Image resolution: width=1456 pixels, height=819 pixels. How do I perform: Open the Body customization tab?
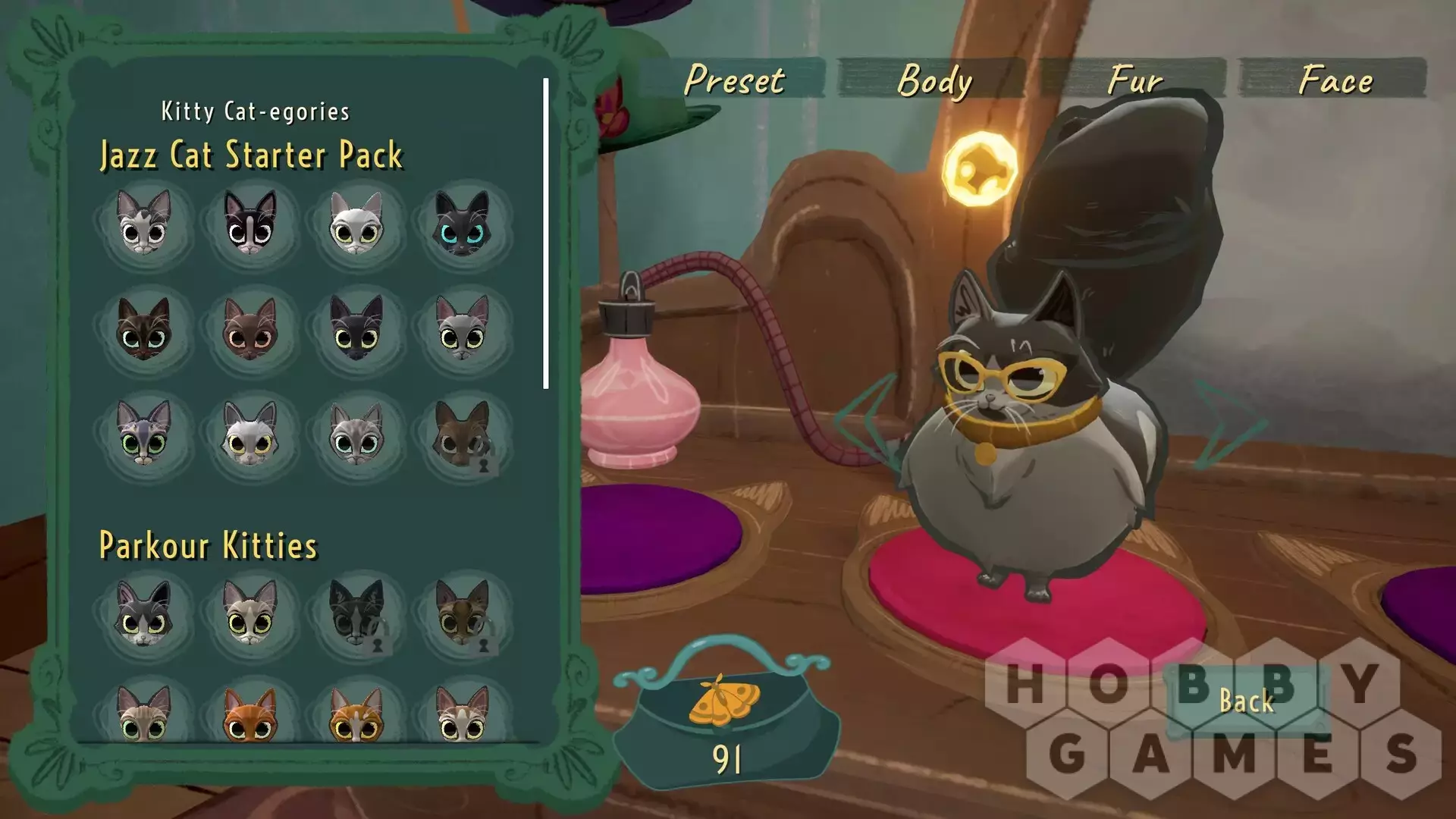[933, 79]
